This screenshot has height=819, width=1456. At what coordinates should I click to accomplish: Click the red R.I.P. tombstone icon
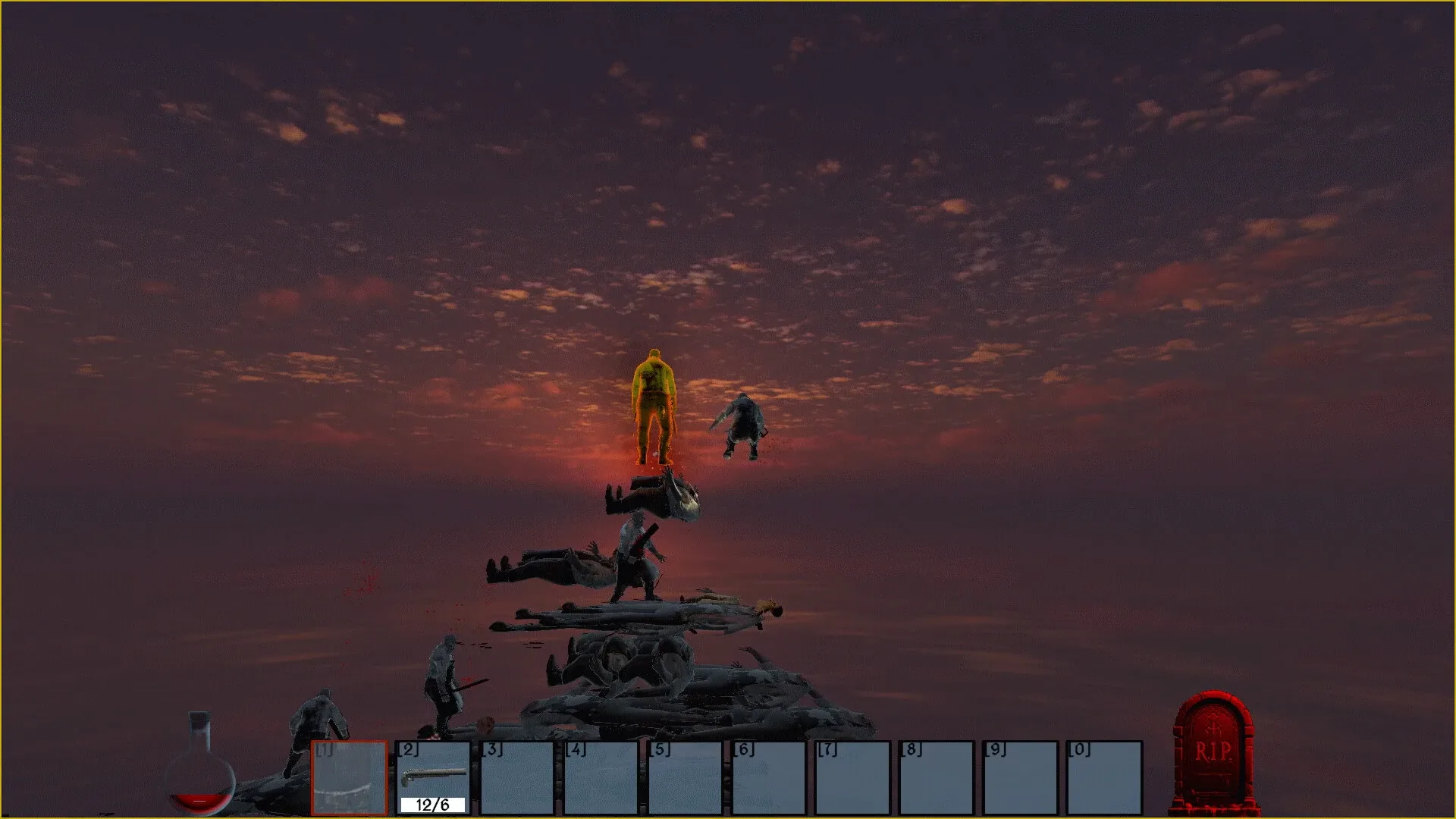1214,751
